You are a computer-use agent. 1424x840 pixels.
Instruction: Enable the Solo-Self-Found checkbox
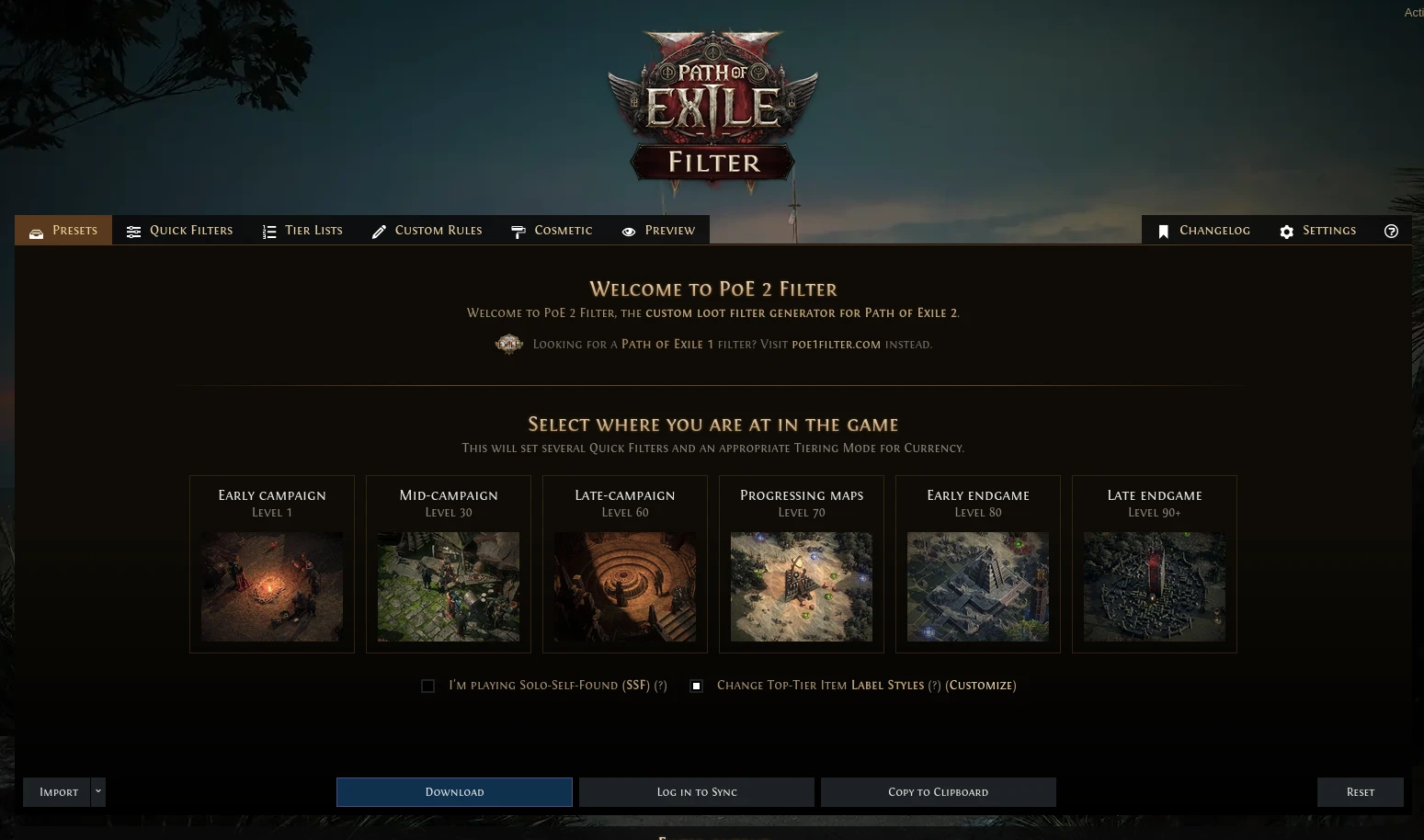(x=427, y=686)
